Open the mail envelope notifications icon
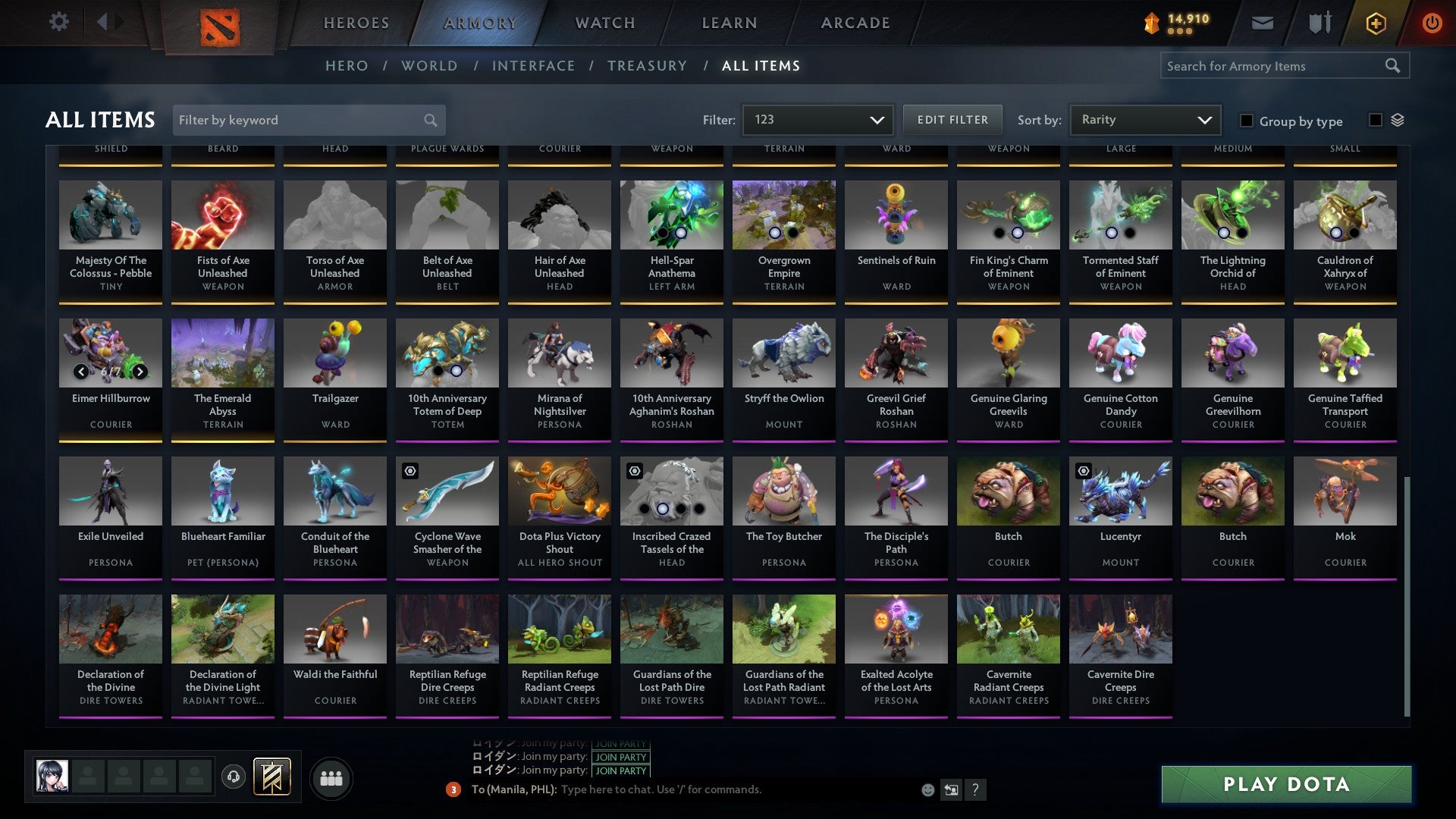 click(1262, 23)
